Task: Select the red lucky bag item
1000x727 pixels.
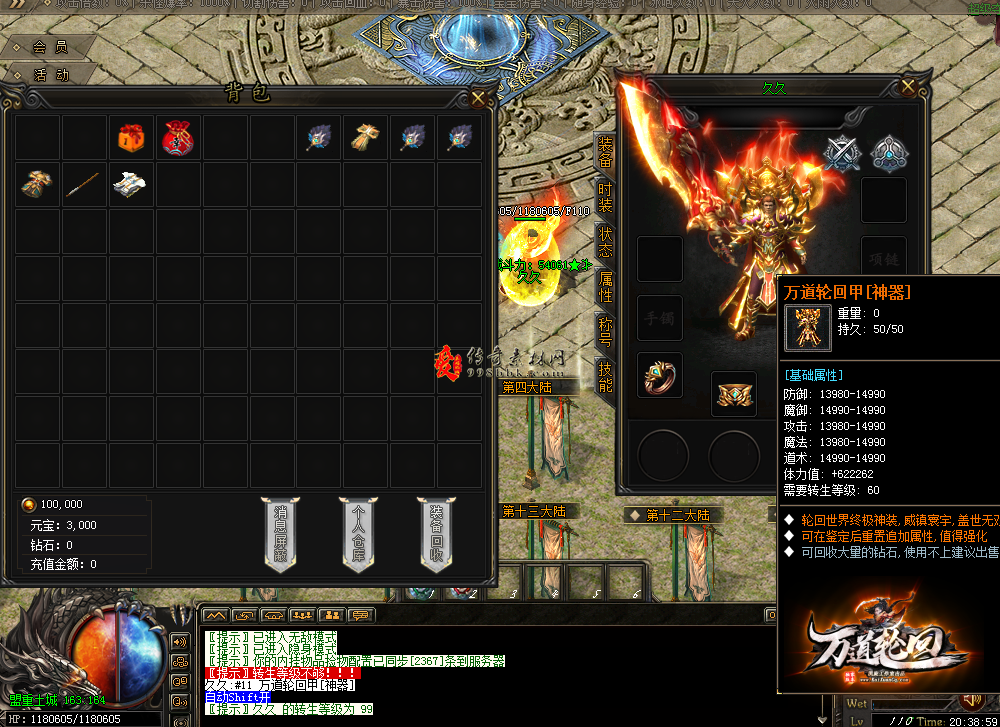Action: pyautogui.click(x=179, y=138)
